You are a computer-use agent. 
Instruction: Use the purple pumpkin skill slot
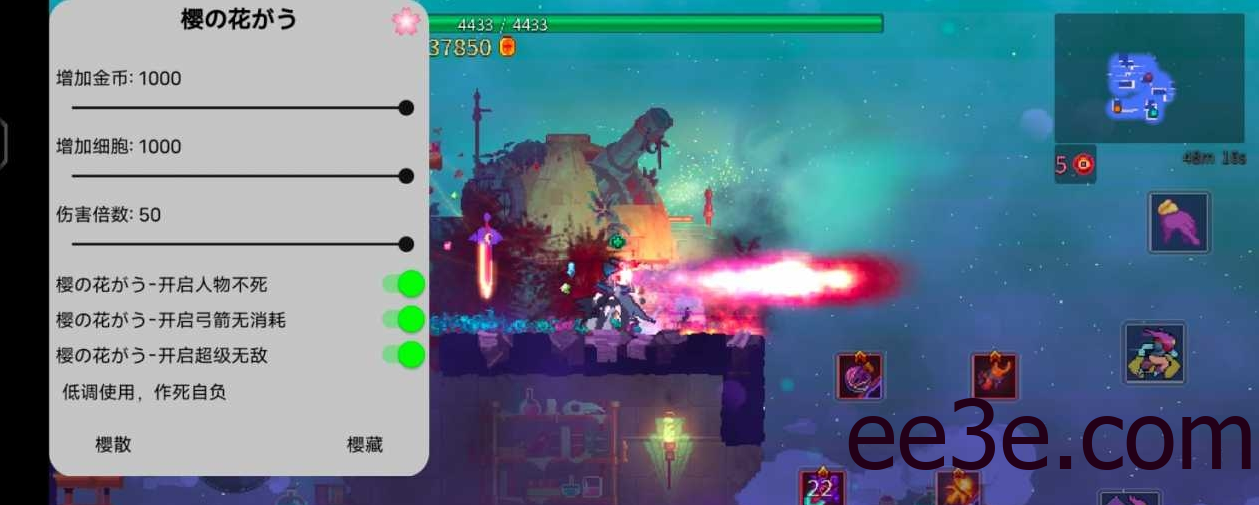pyautogui.click(x=860, y=377)
